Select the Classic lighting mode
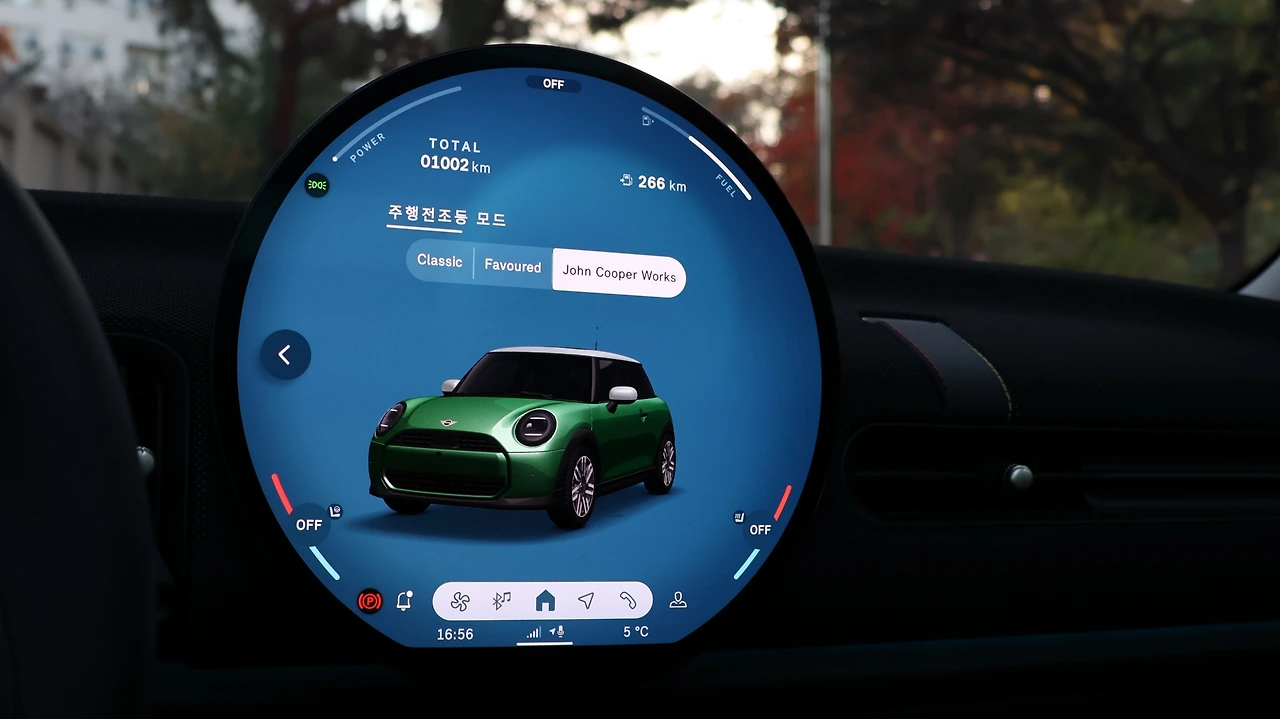Viewport: 1280px width, 719px height. click(x=440, y=262)
